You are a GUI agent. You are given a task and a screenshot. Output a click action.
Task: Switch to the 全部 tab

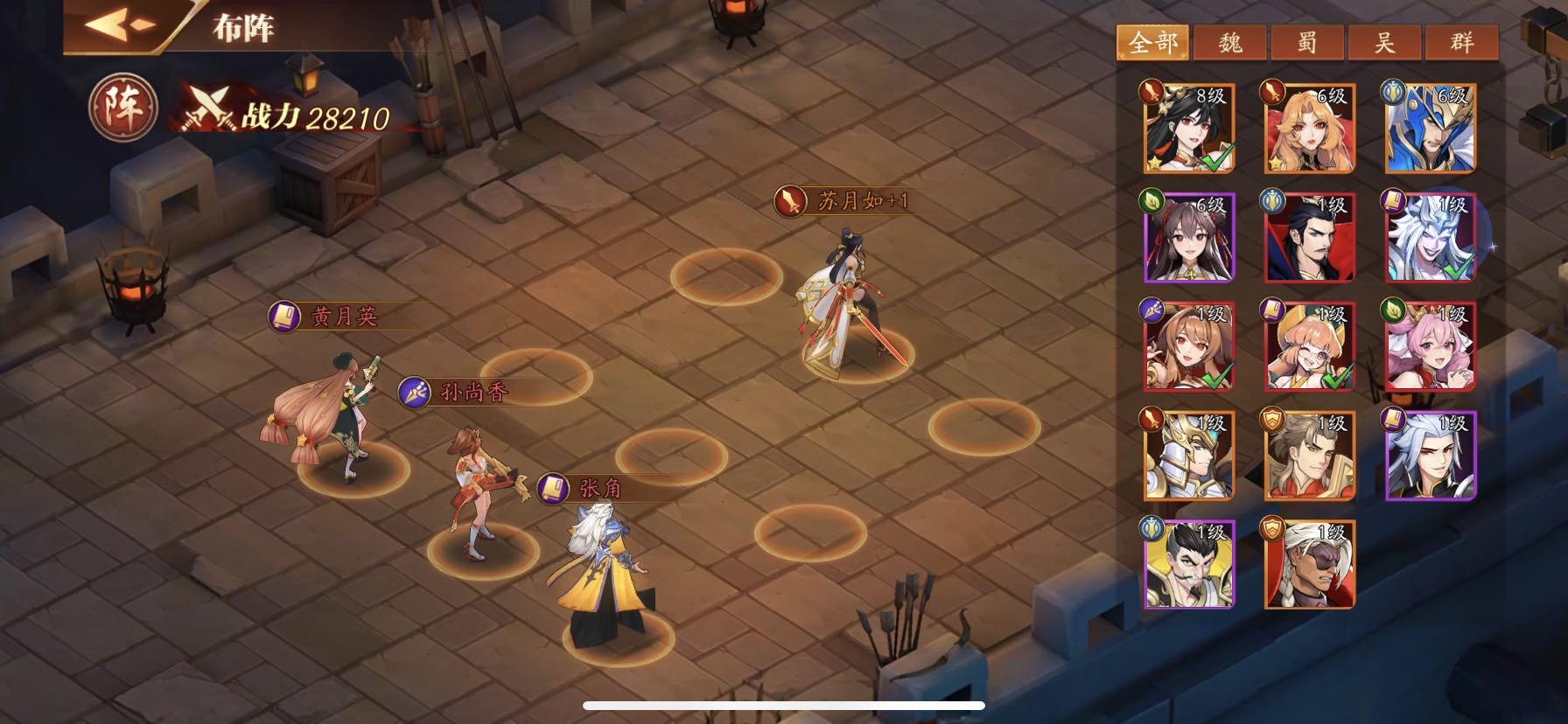[1152, 42]
